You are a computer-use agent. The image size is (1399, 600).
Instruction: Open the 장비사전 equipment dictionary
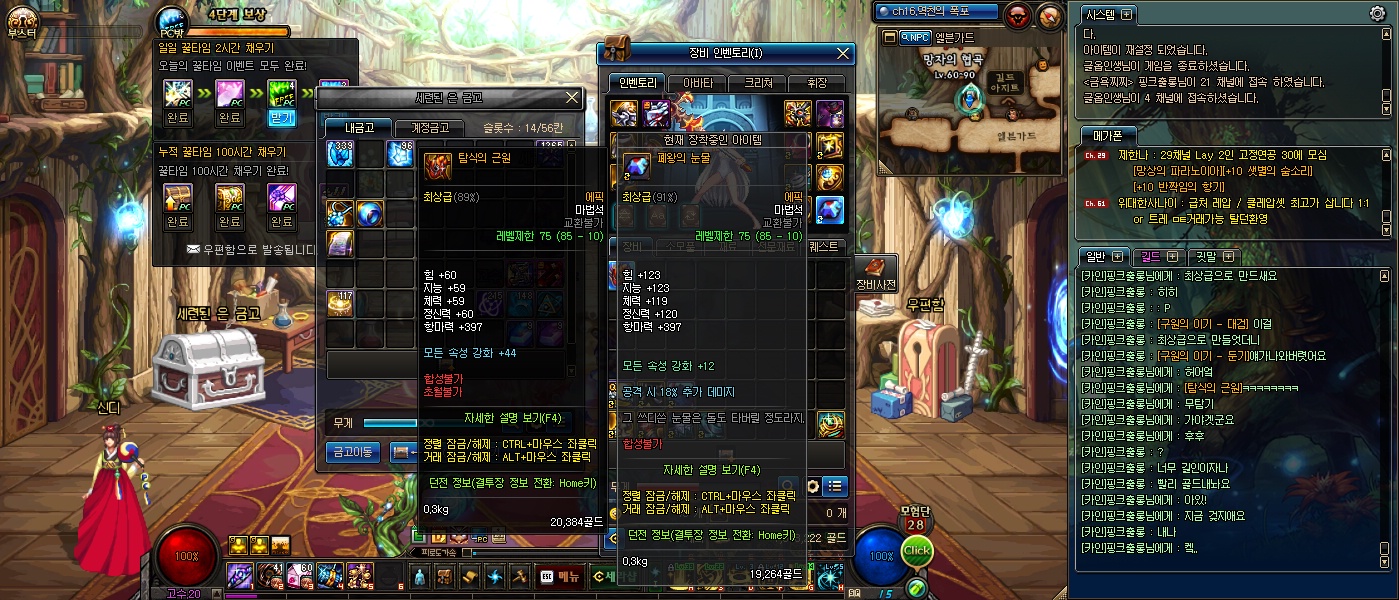pyautogui.click(x=876, y=275)
